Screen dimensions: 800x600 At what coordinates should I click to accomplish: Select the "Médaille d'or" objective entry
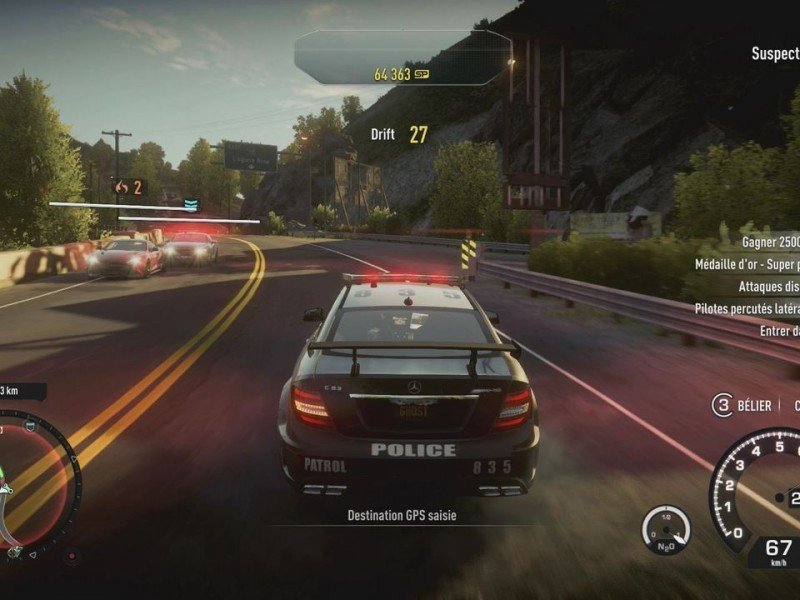click(747, 264)
